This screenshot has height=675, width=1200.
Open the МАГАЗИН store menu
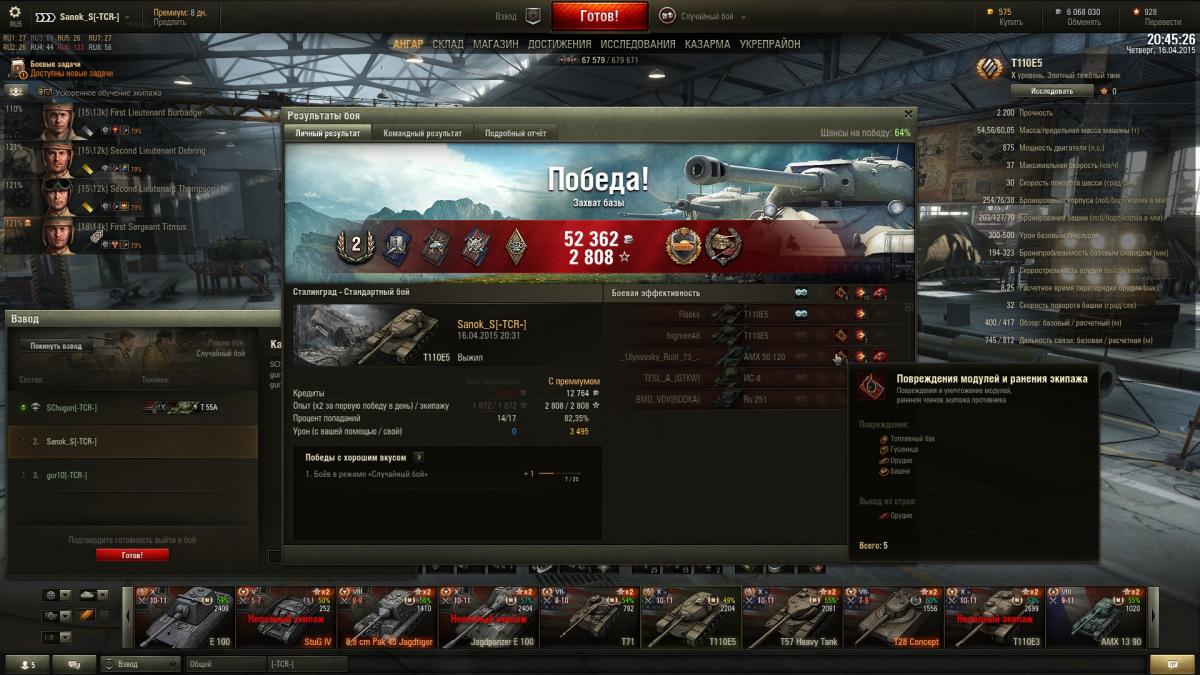(x=495, y=44)
